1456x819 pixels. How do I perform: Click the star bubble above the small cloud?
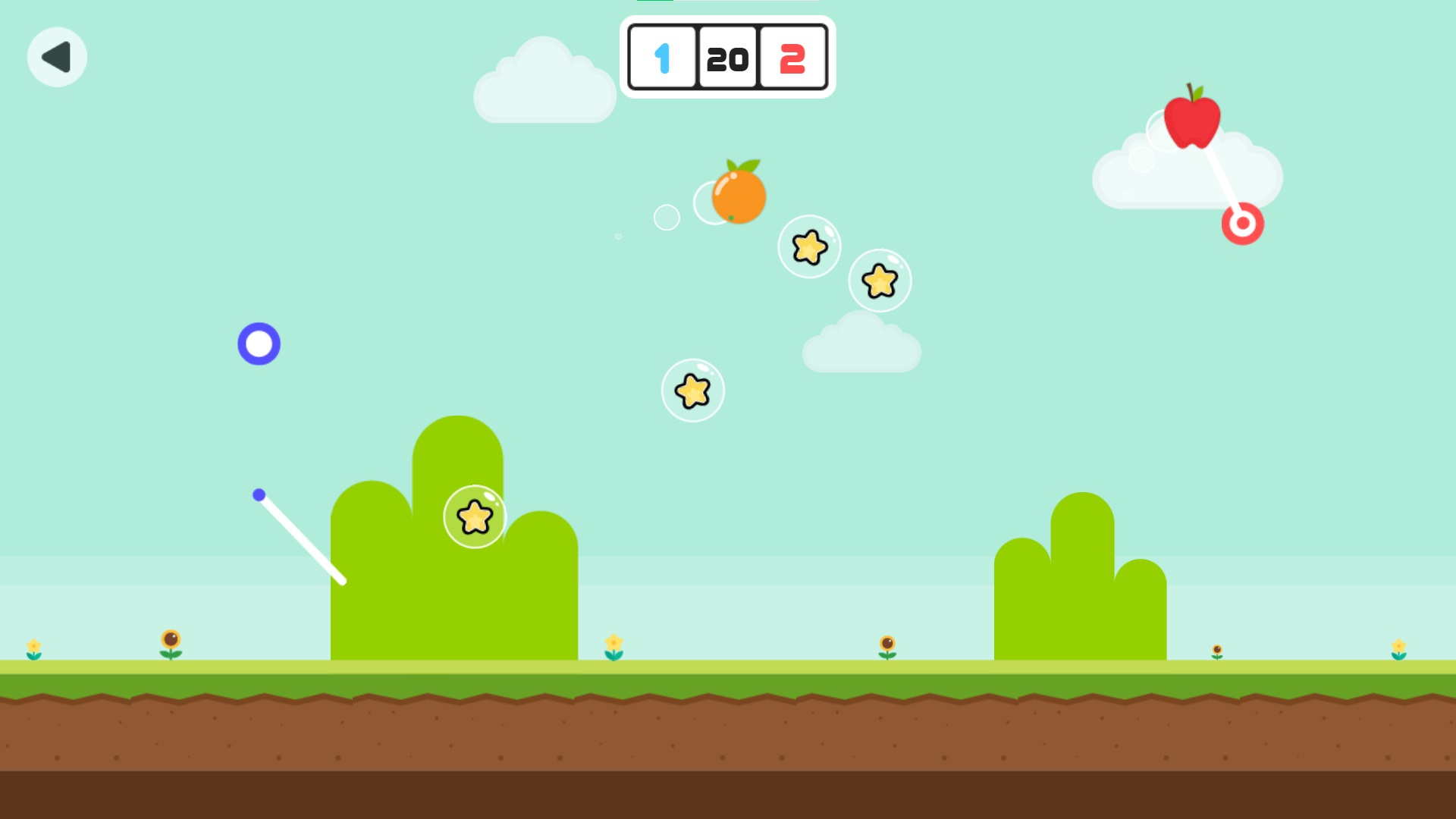[880, 280]
